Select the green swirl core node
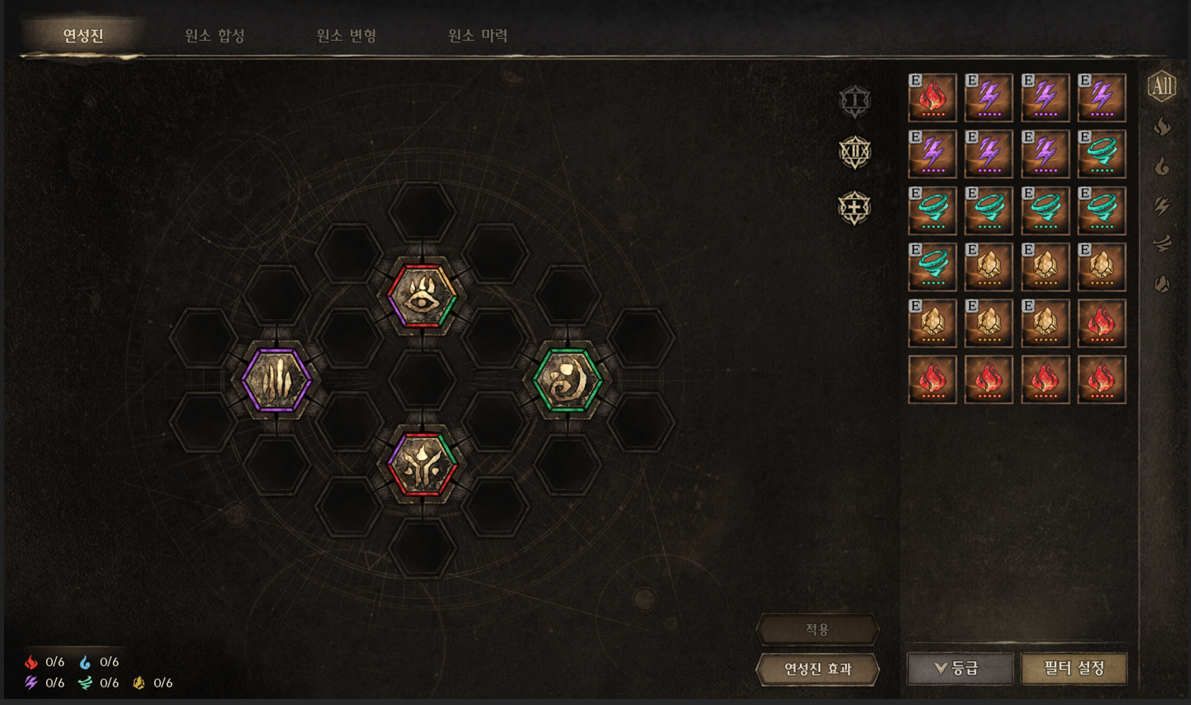Image resolution: width=1191 pixels, height=705 pixels. point(567,380)
